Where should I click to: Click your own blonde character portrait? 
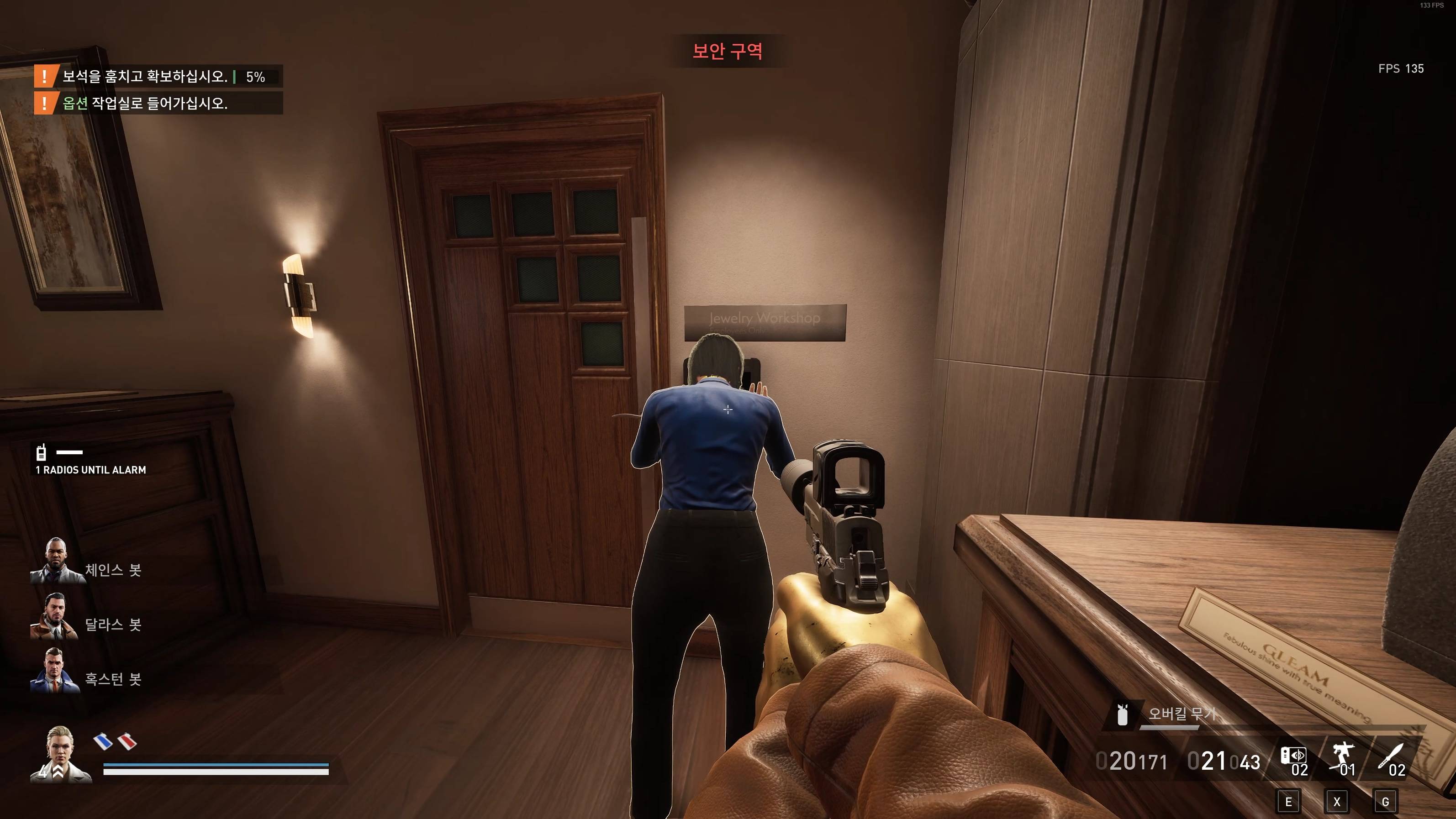click(60, 754)
